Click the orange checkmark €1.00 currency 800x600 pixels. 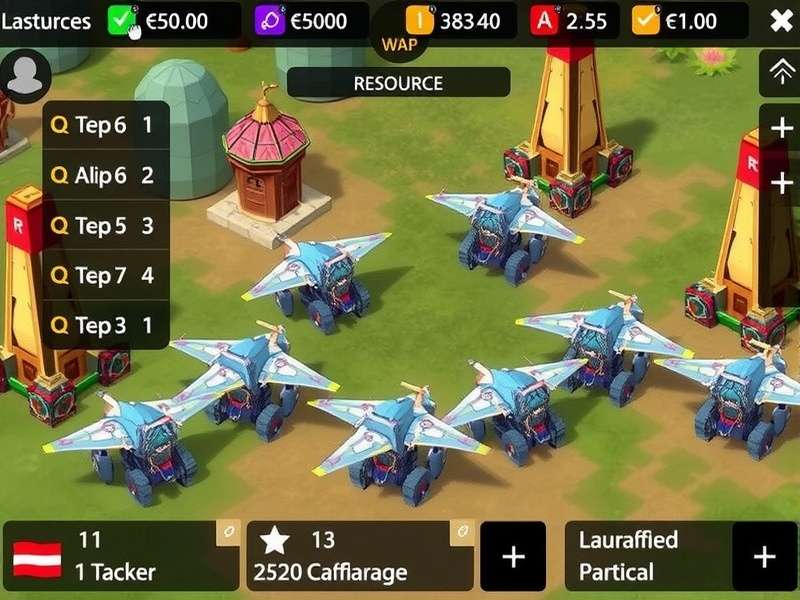point(690,21)
